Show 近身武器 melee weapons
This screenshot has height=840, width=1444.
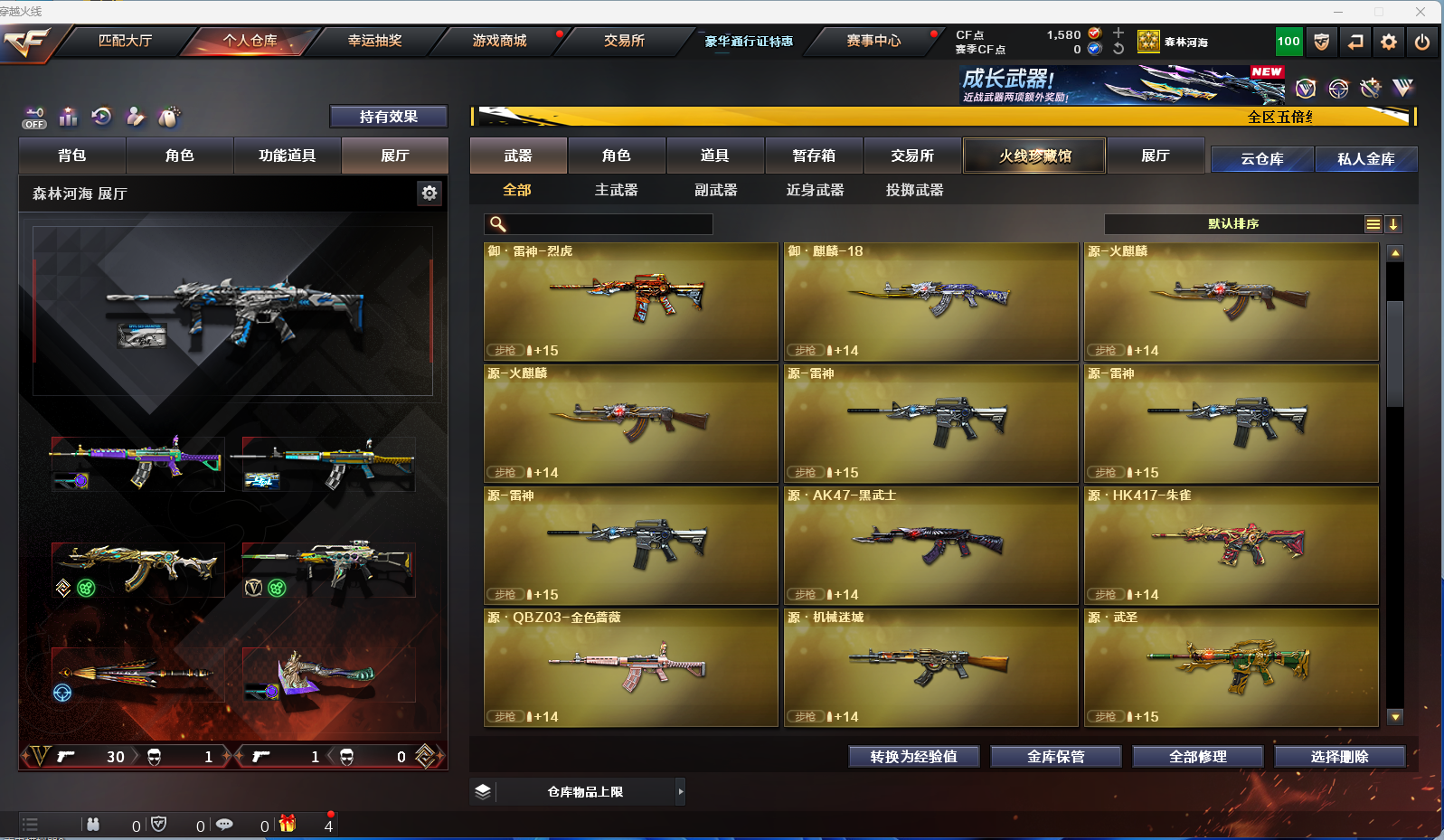(815, 190)
